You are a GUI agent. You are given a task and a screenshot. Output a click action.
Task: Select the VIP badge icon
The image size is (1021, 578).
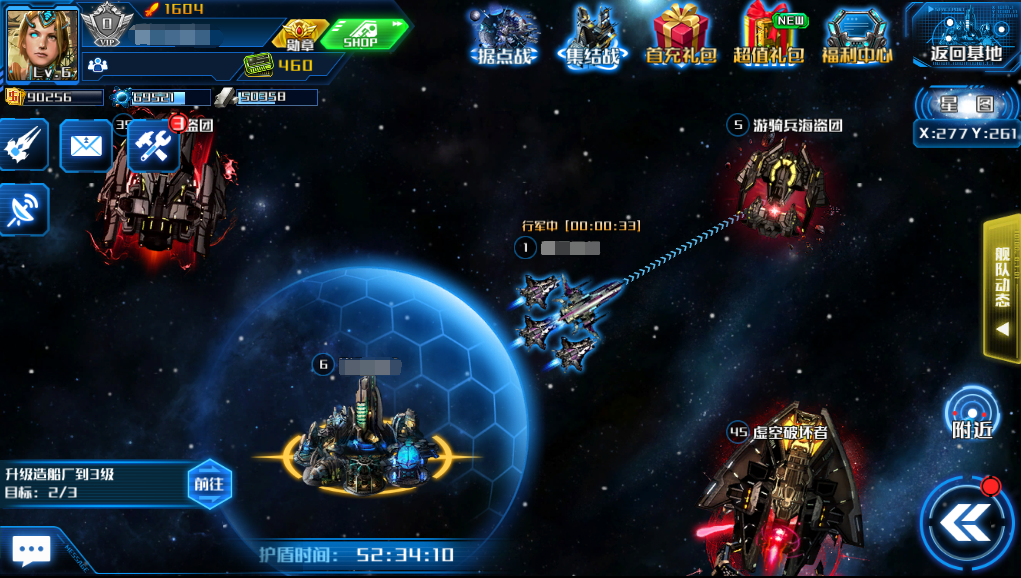tap(106, 26)
